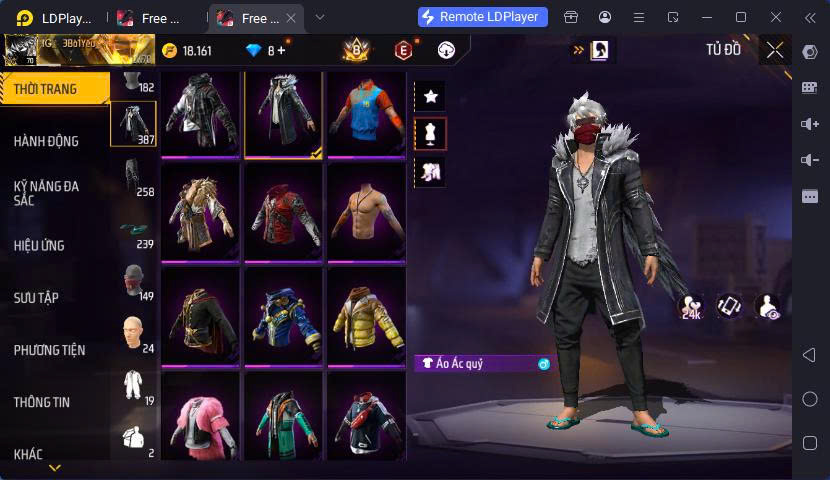The width and height of the screenshot is (830, 480).
Task: Add diamonds with the plus button
Action: (x=281, y=50)
